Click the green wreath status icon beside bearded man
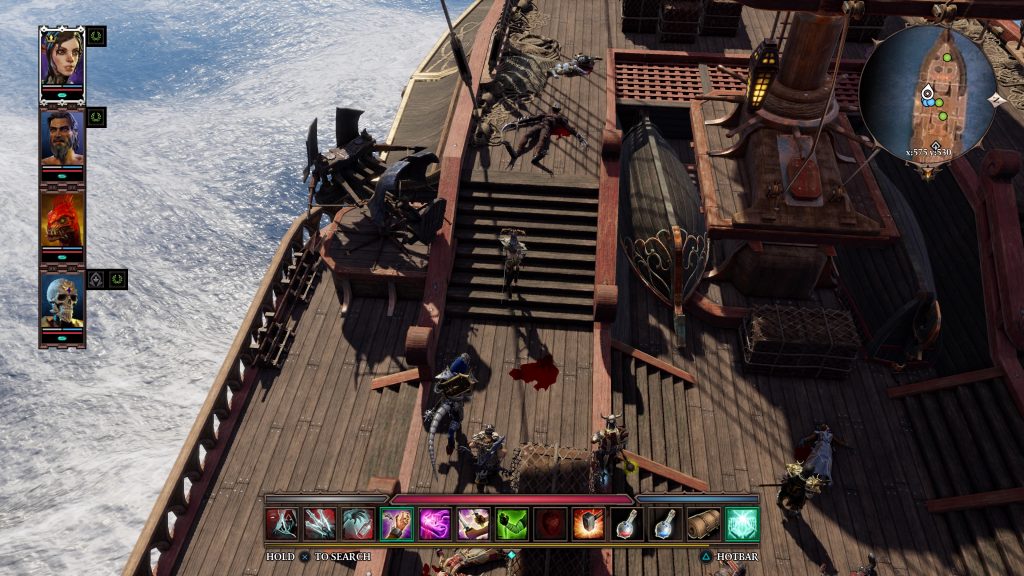 pyautogui.click(x=96, y=117)
